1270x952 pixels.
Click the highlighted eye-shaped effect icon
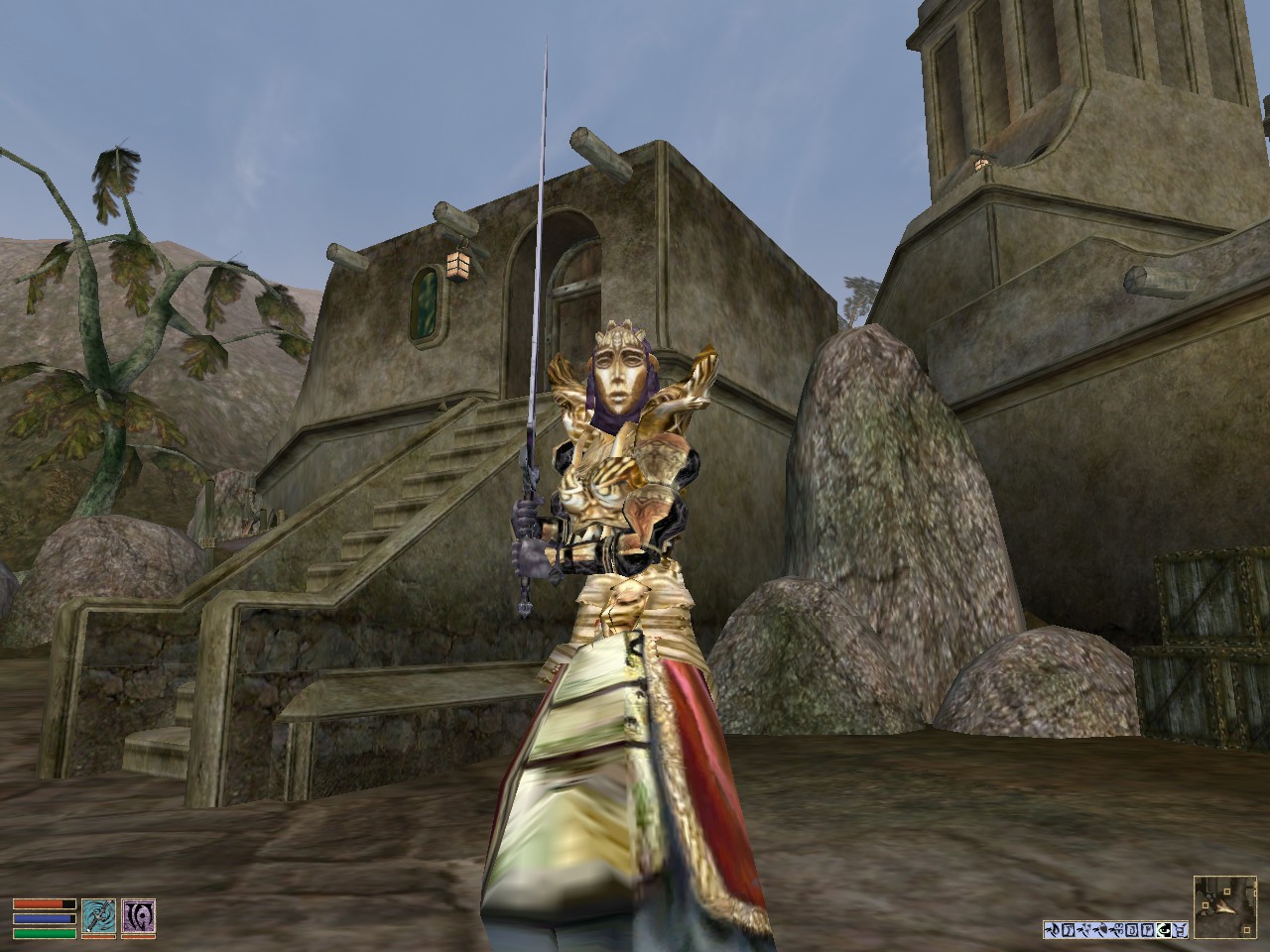[x=1165, y=929]
